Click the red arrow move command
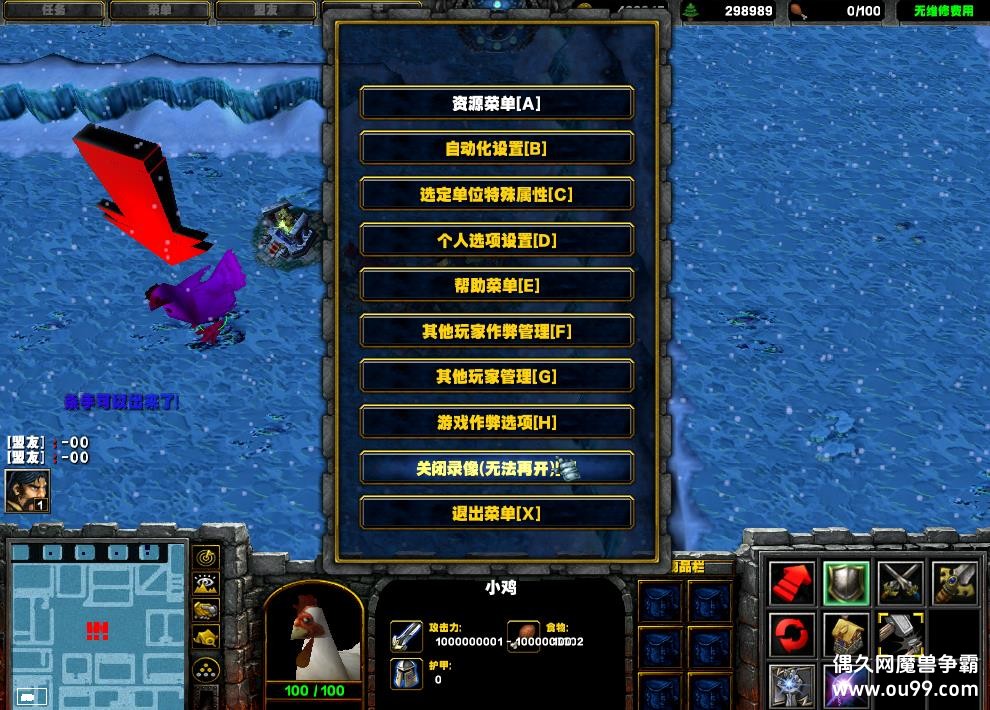The image size is (990, 710). coord(791,584)
